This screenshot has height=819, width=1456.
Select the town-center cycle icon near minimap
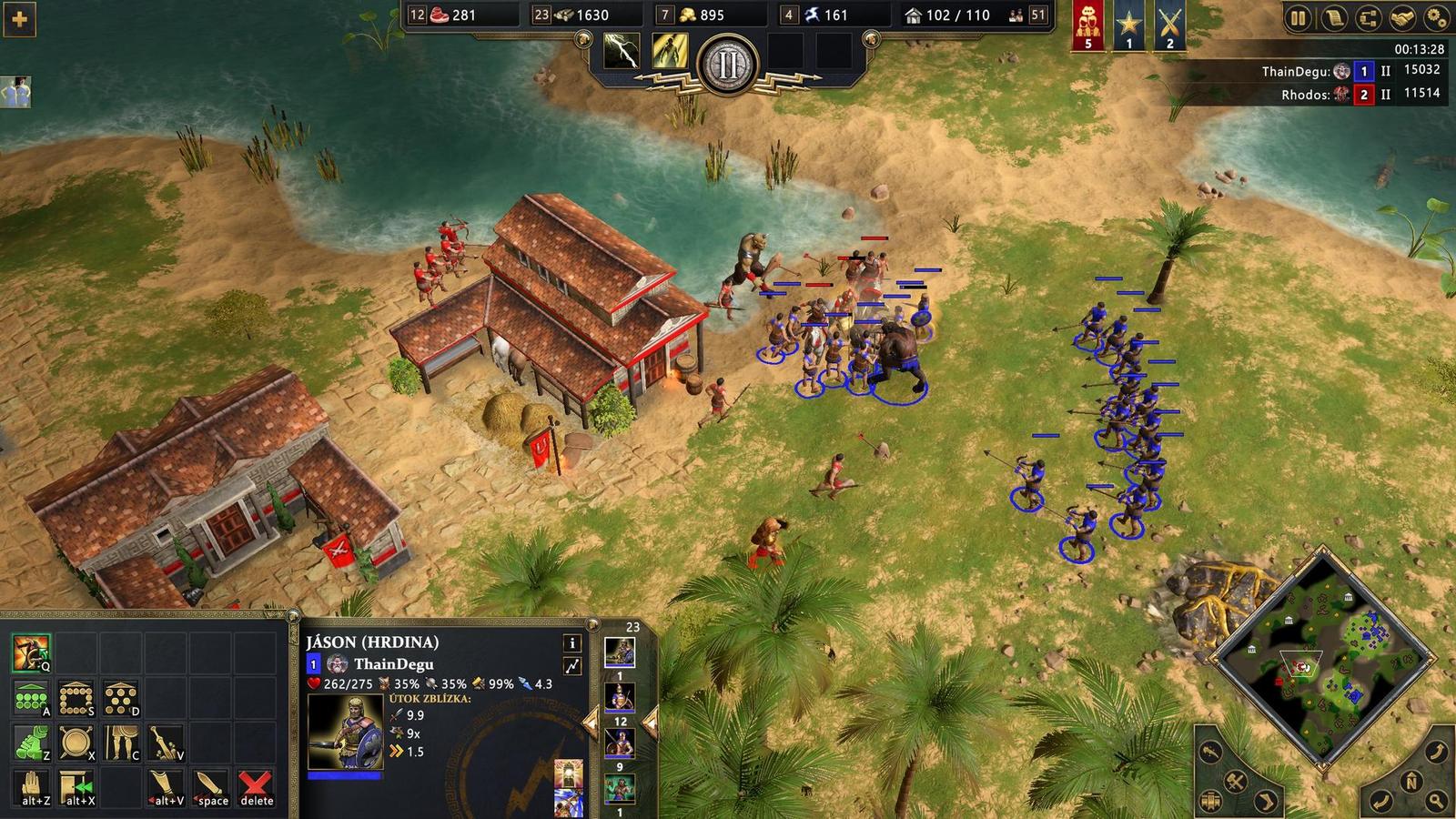[x=1211, y=801]
